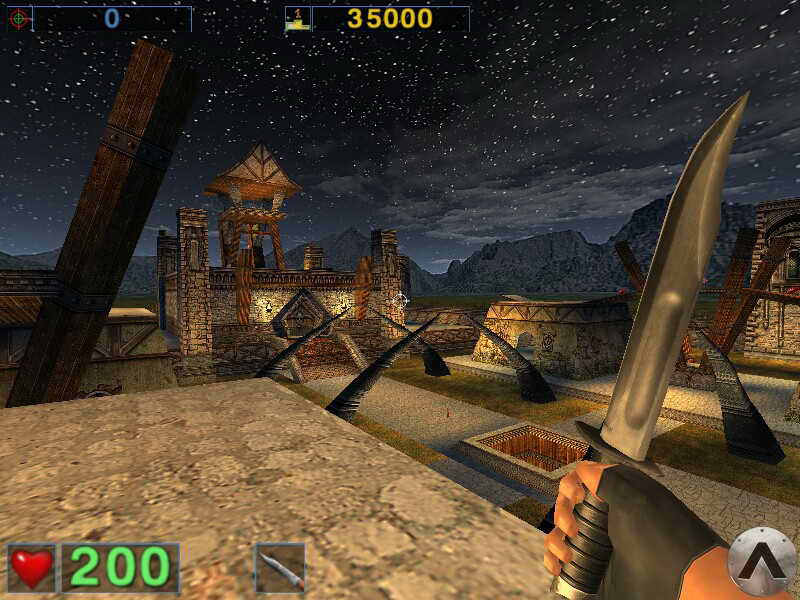Select the knife weapon slot
The image size is (800, 600).
click(x=280, y=568)
